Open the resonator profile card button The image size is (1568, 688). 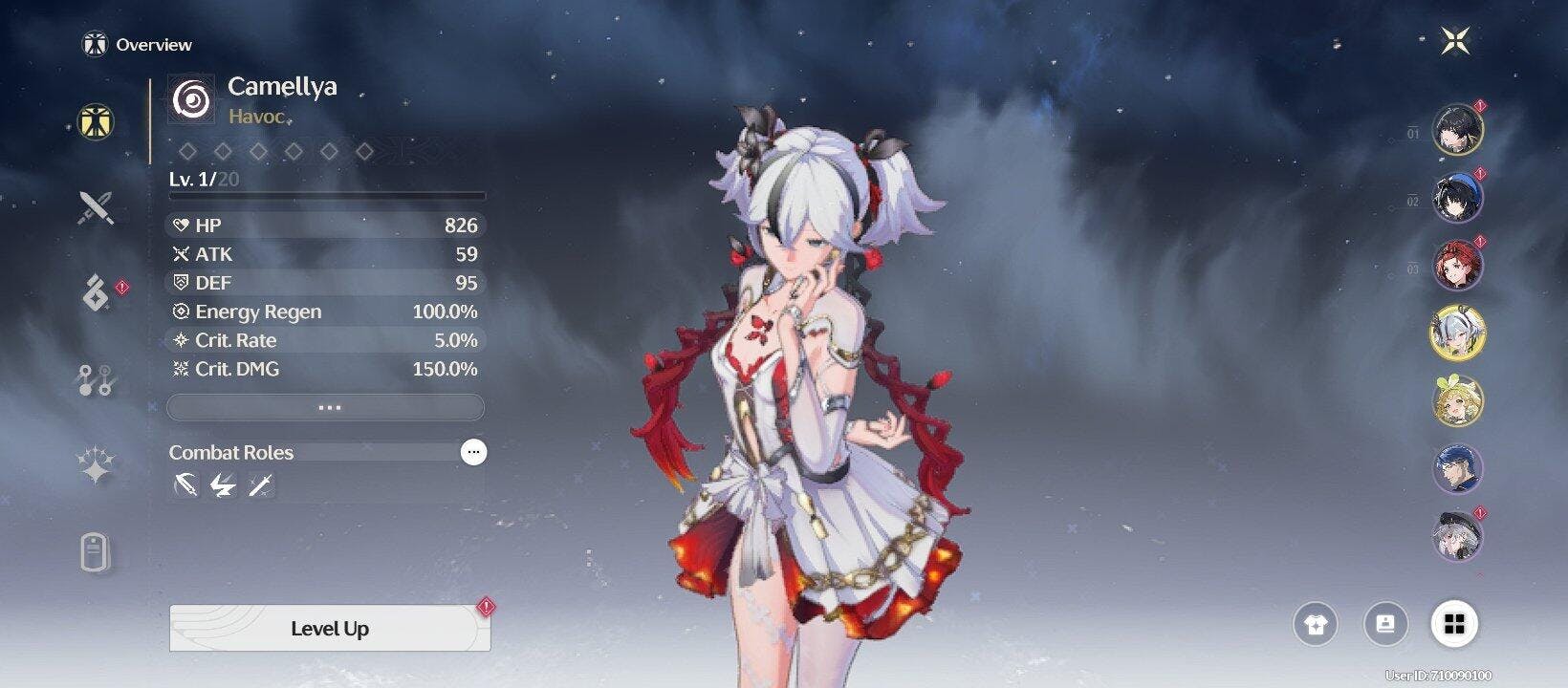point(1385,625)
